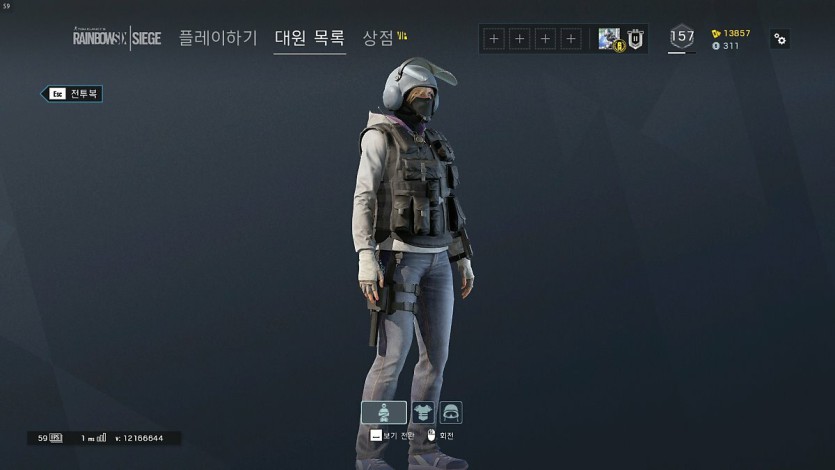
Task: Switch to the 대원 목록 (Operators) tab
Action: (x=310, y=38)
